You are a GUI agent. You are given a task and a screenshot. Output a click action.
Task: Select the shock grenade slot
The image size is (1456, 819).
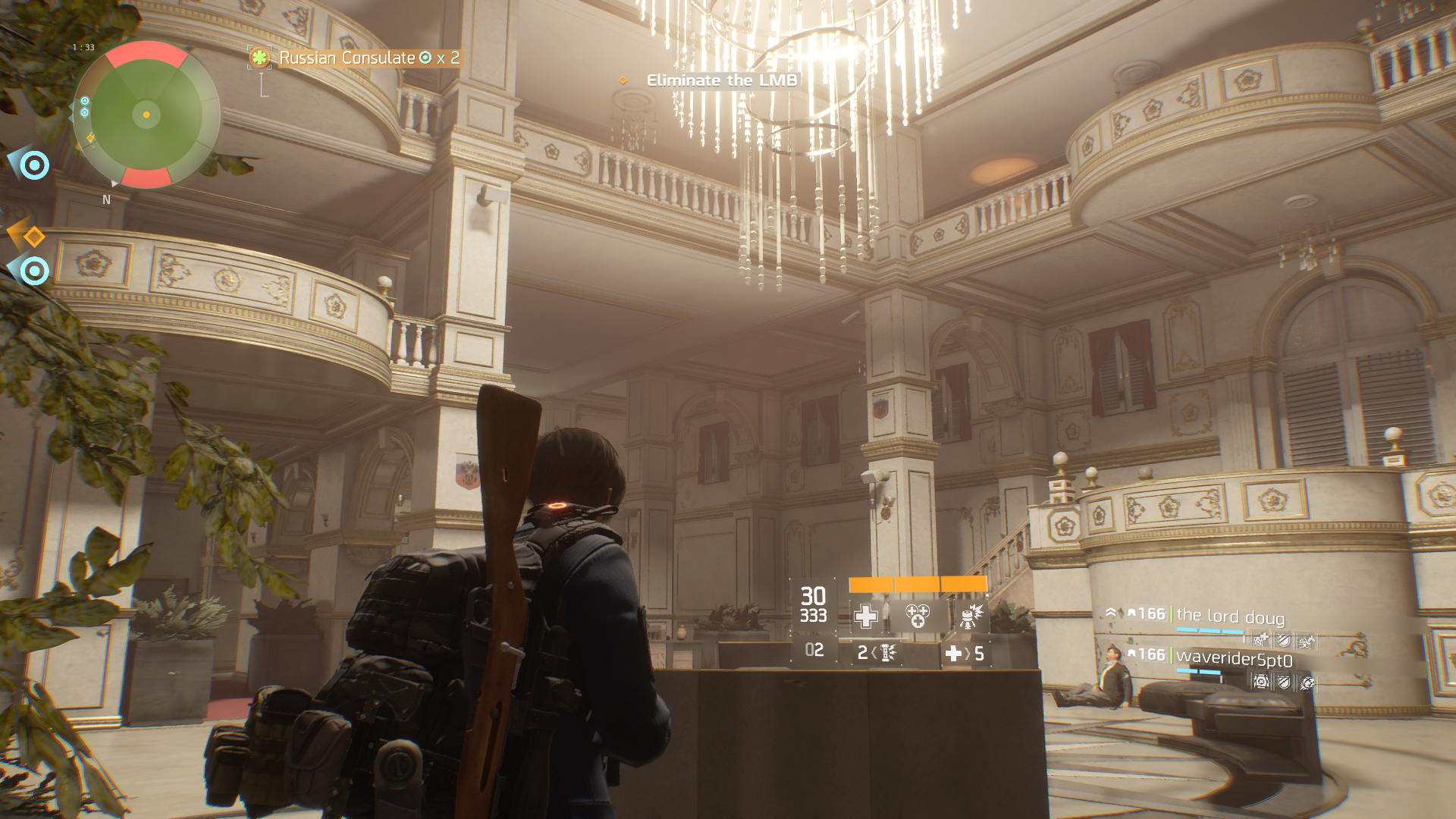[x=877, y=652]
